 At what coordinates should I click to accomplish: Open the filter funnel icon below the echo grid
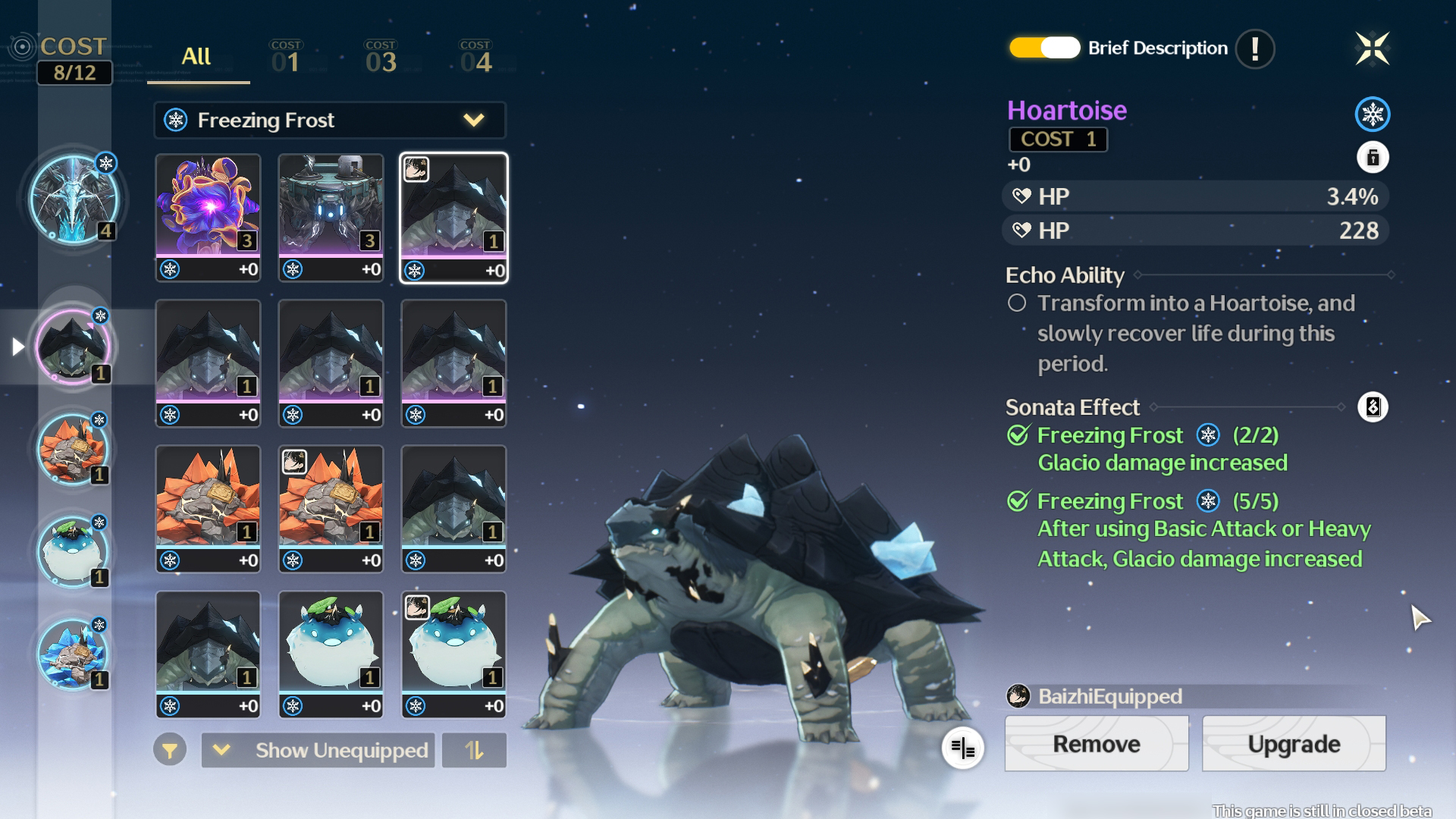pyautogui.click(x=170, y=750)
